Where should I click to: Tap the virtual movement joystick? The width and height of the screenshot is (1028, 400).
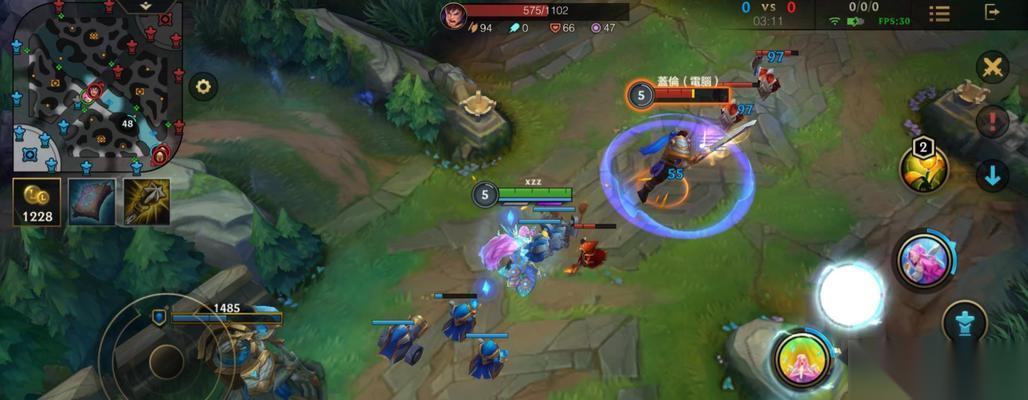click(165, 358)
